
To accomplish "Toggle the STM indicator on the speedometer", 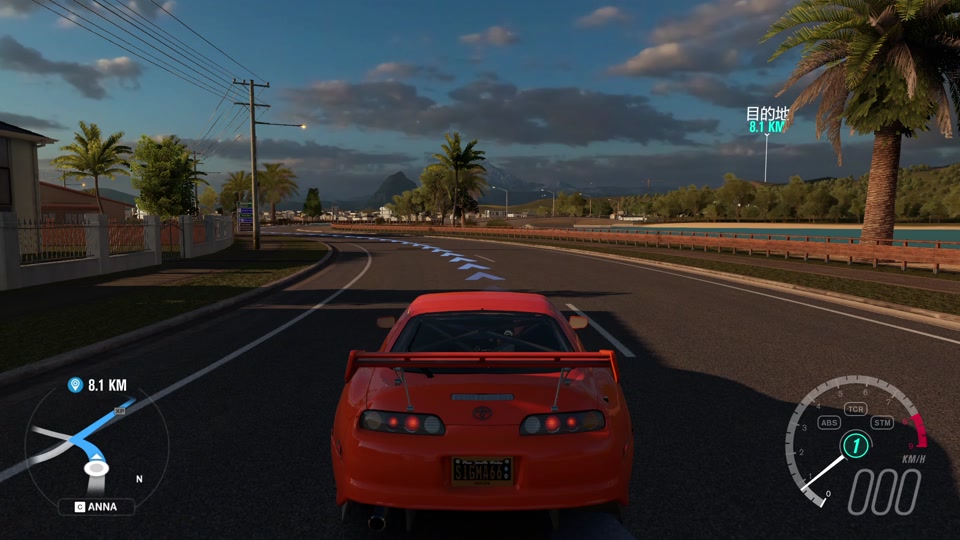I will tap(881, 422).
